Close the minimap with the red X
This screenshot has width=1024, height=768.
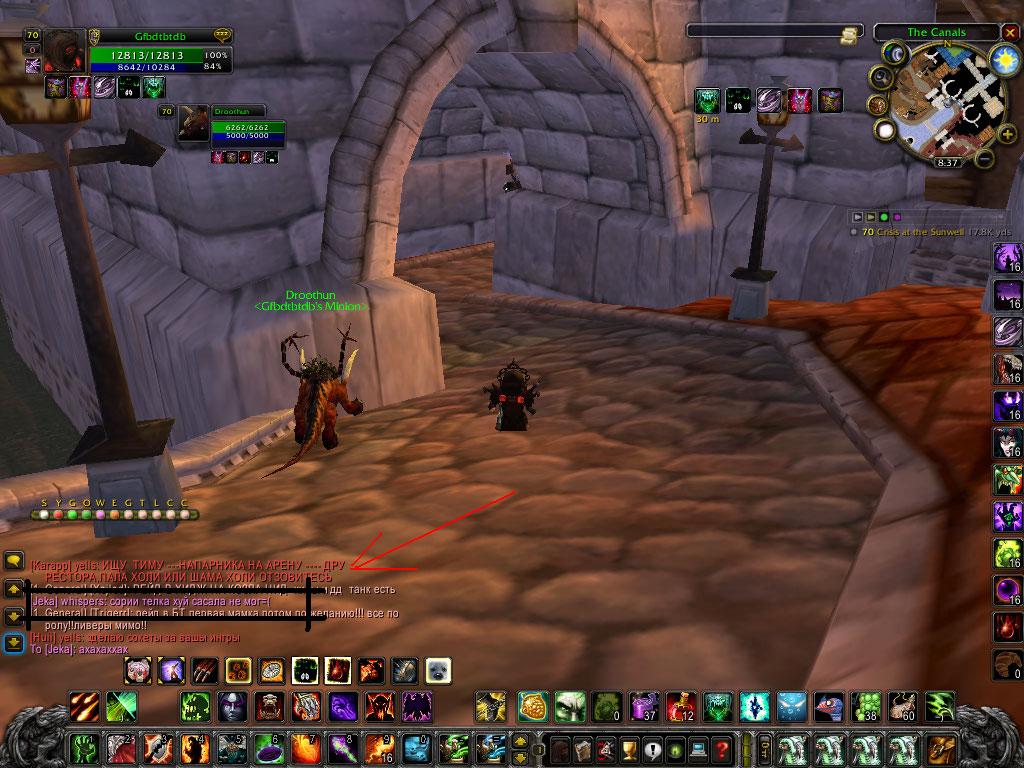click(1009, 32)
